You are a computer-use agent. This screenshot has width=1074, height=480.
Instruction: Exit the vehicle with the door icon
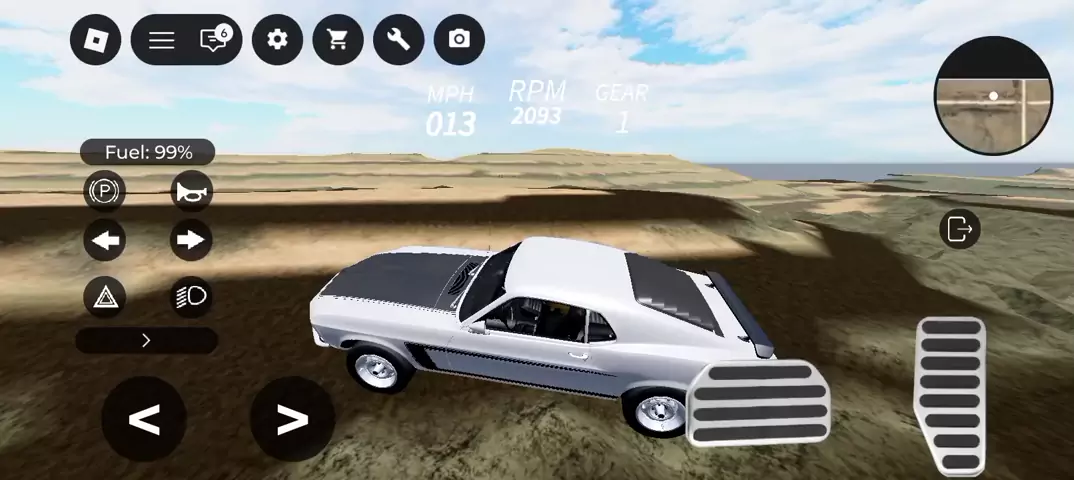point(960,229)
